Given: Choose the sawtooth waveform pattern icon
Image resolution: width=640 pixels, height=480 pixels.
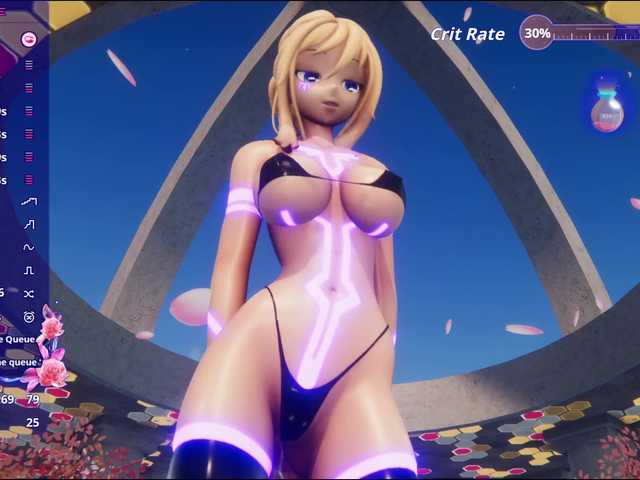Looking at the screenshot, I should click(29, 224).
